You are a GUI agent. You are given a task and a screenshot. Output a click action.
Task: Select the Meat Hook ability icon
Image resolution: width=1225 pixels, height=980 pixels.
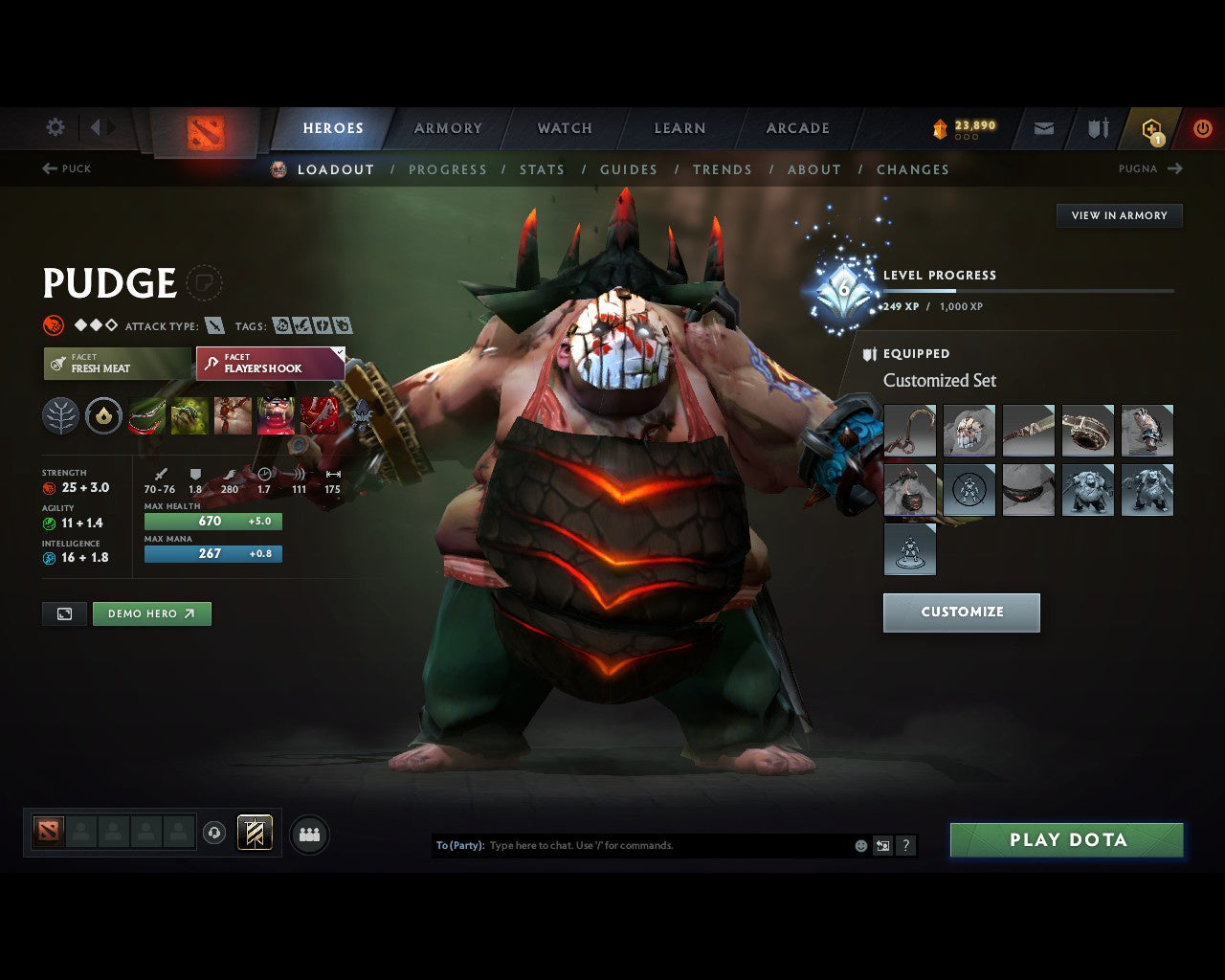point(145,415)
